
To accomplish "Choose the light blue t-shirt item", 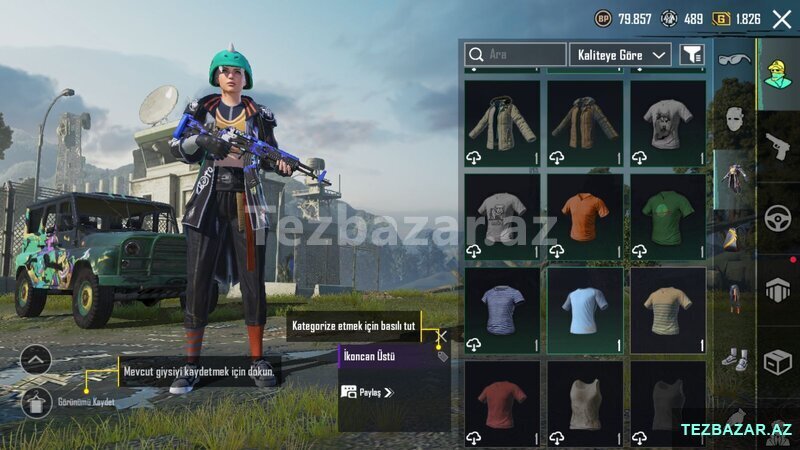I will (x=584, y=309).
